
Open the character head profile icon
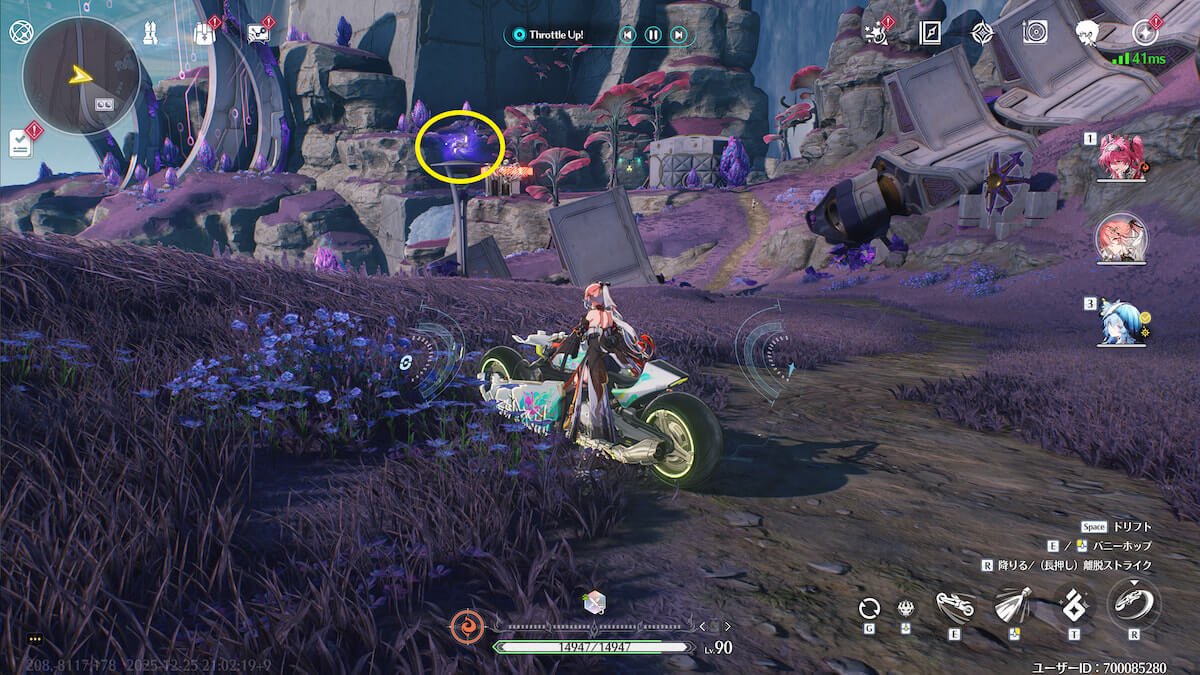pos(1088,33)
